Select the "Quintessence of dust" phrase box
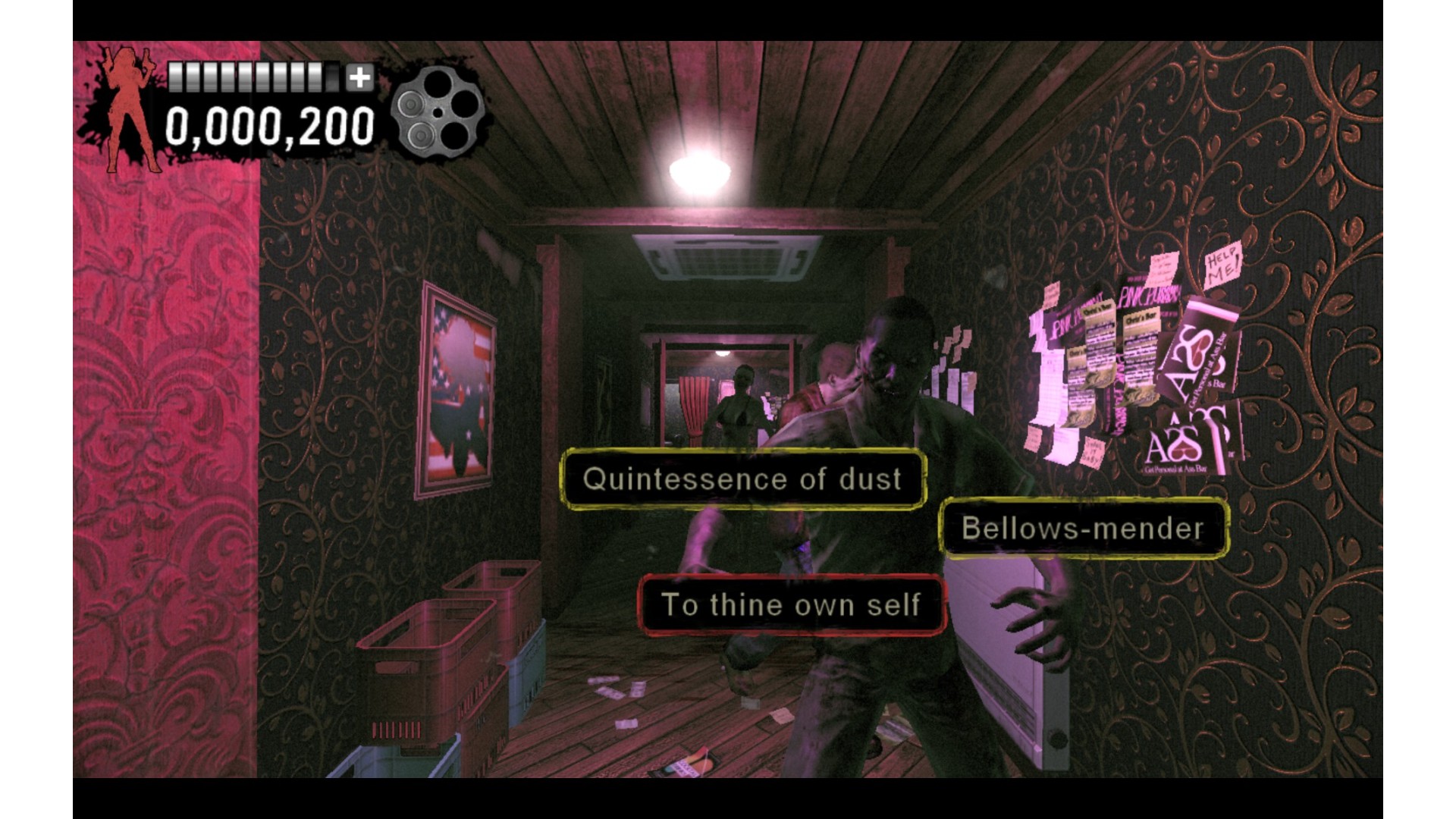 (x=742, y=479)
